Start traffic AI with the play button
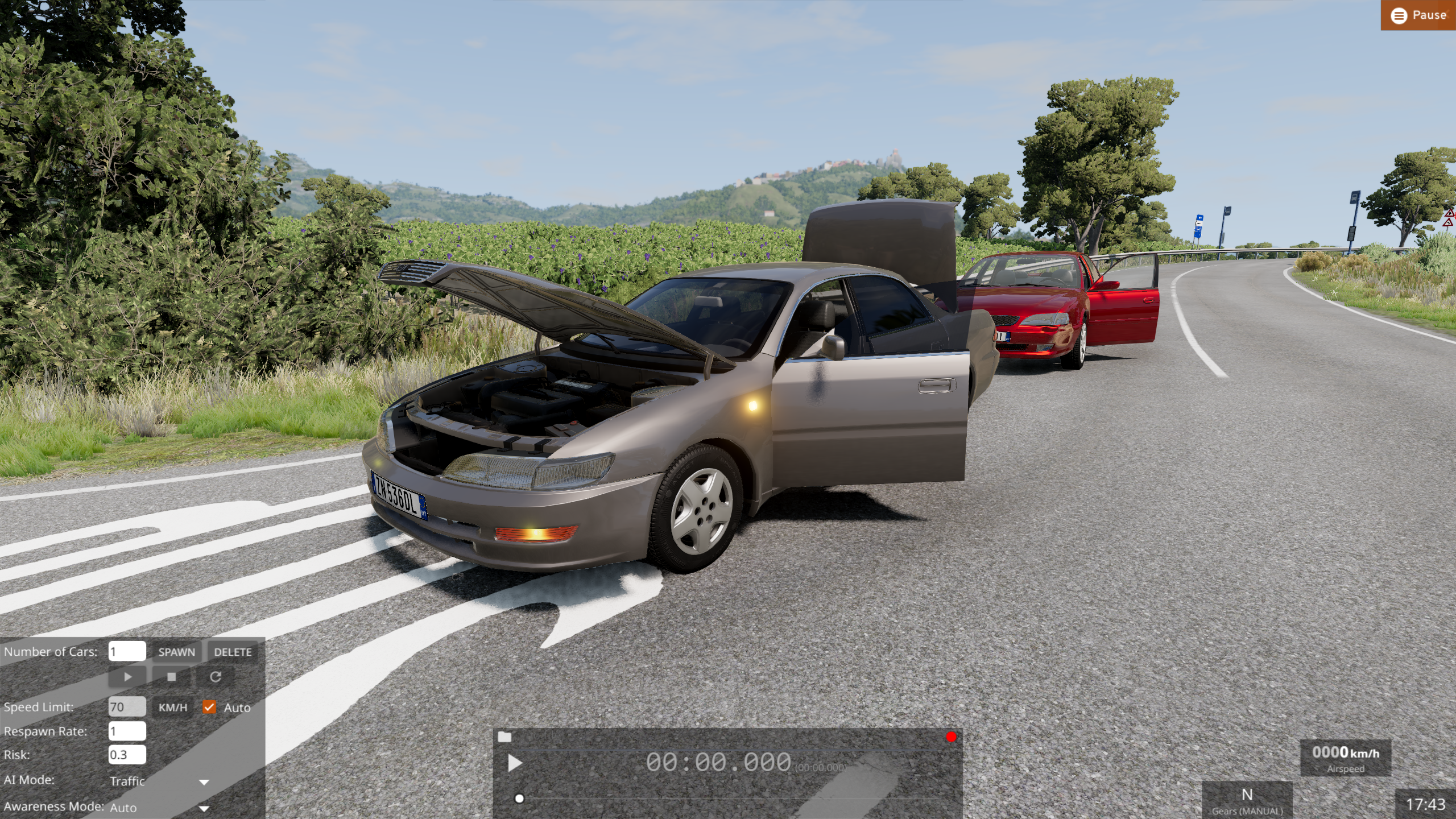Viewport: 1456px width, 819px height. (127, 677)
